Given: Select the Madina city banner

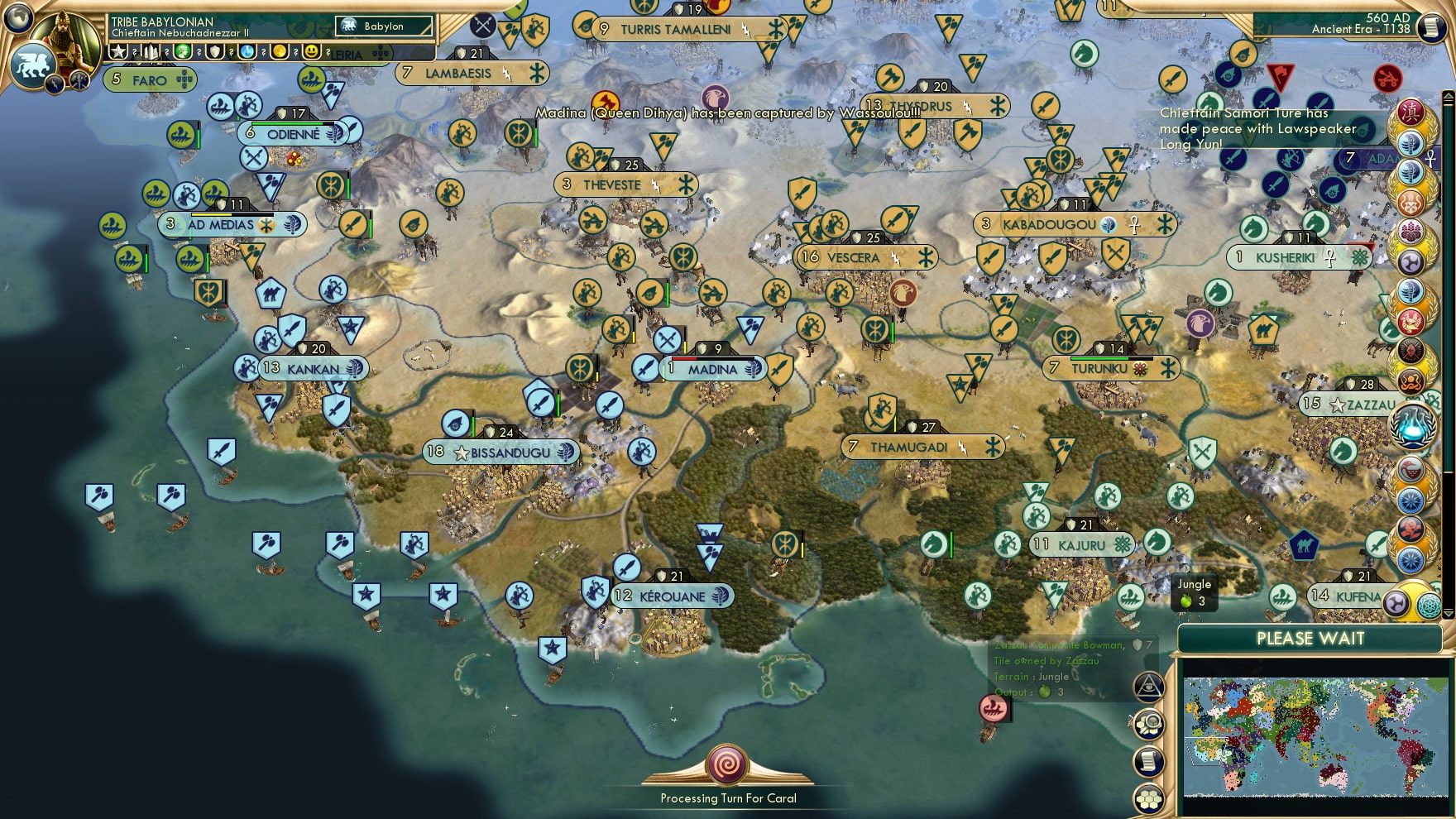Looking at the screenshot, I should tap(711, 370).
